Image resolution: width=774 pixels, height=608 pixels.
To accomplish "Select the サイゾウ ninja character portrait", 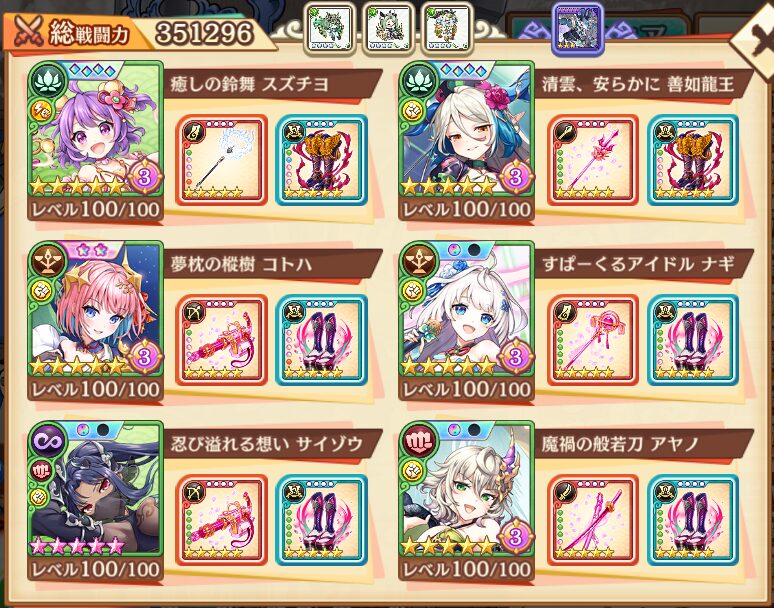I will (96, 490).
